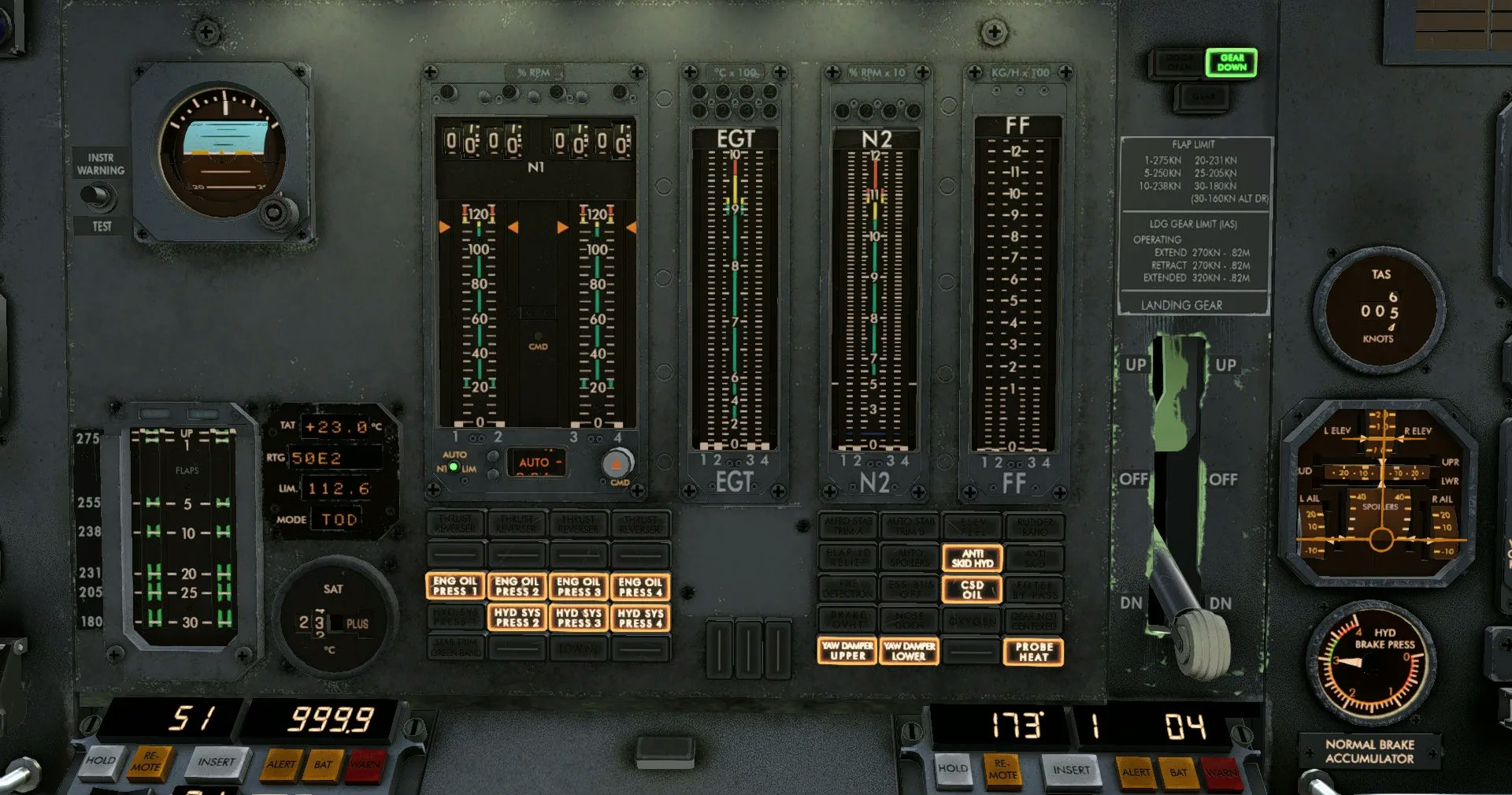Click the standby attitude indicator knob
Image resolution: width=1512 pixels, height=795 pixels.
[x=273, y=211]
